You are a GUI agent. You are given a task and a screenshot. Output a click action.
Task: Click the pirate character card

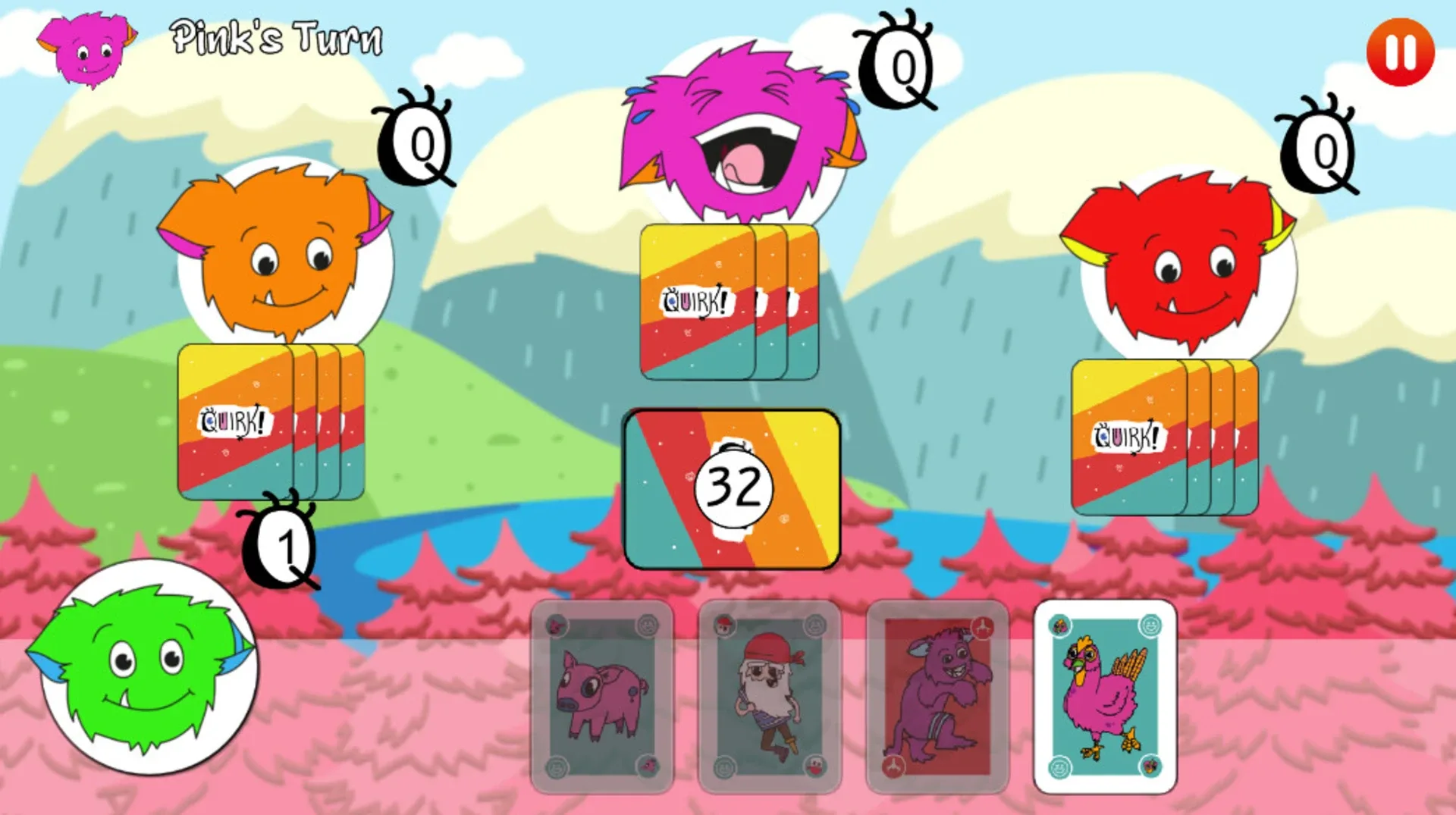point(770,697)
